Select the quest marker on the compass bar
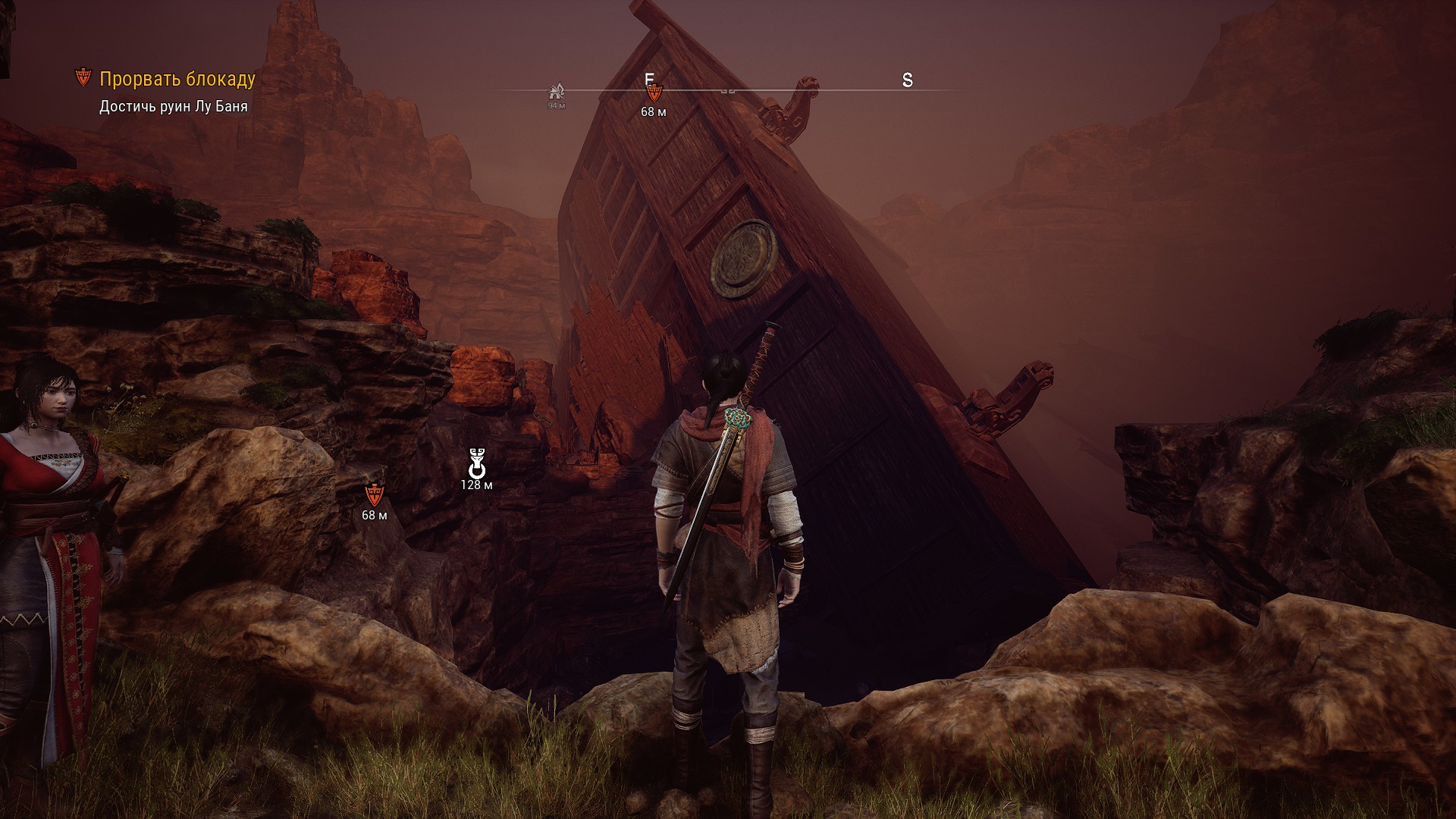Viewport: 1456px width, 819px height. point(654,93)
